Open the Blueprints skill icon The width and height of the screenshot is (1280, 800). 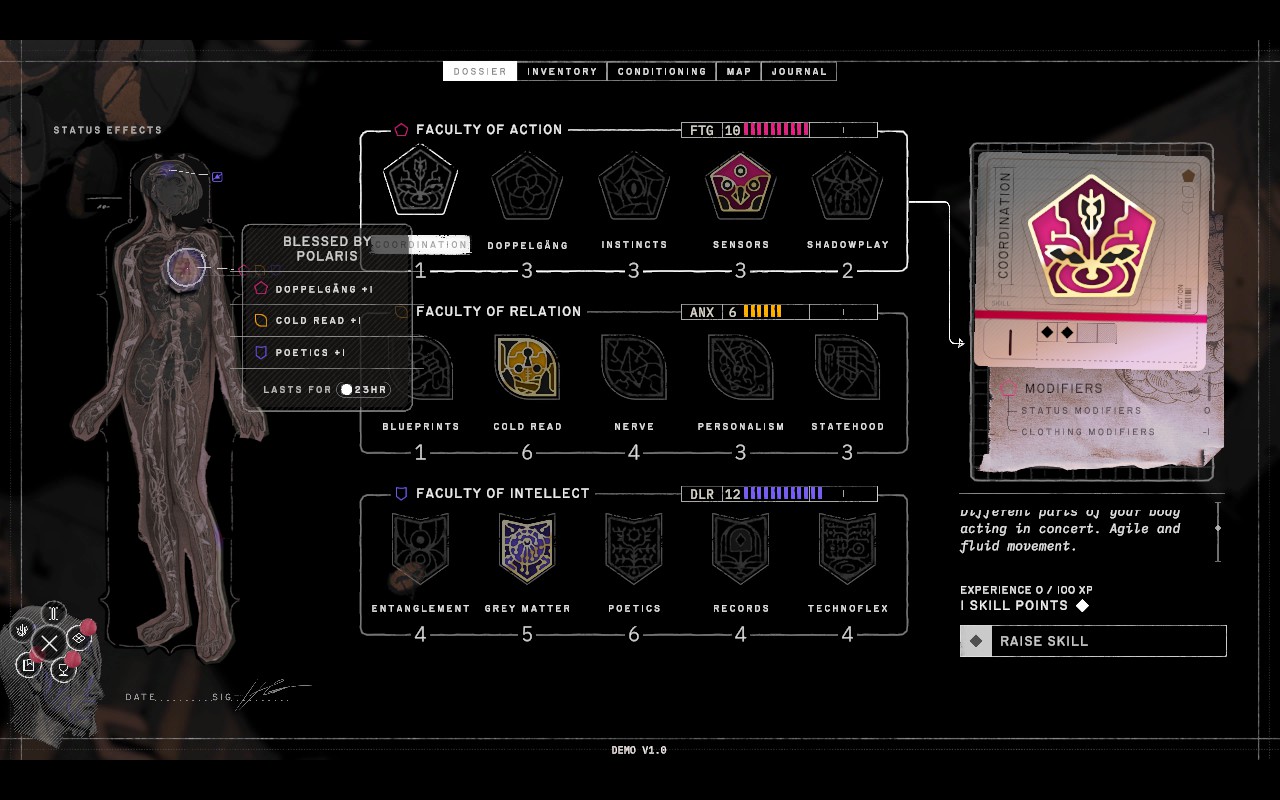420,366
